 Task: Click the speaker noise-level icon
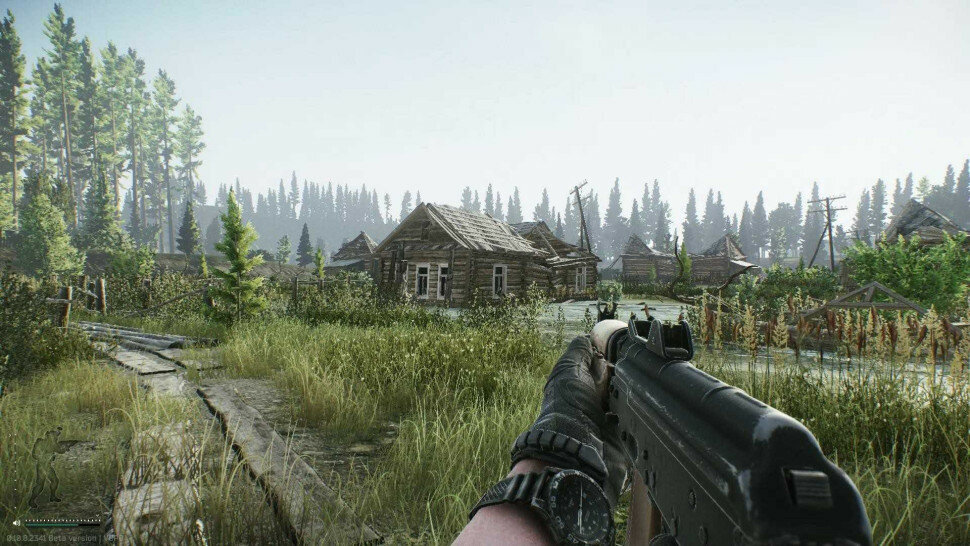16,522
